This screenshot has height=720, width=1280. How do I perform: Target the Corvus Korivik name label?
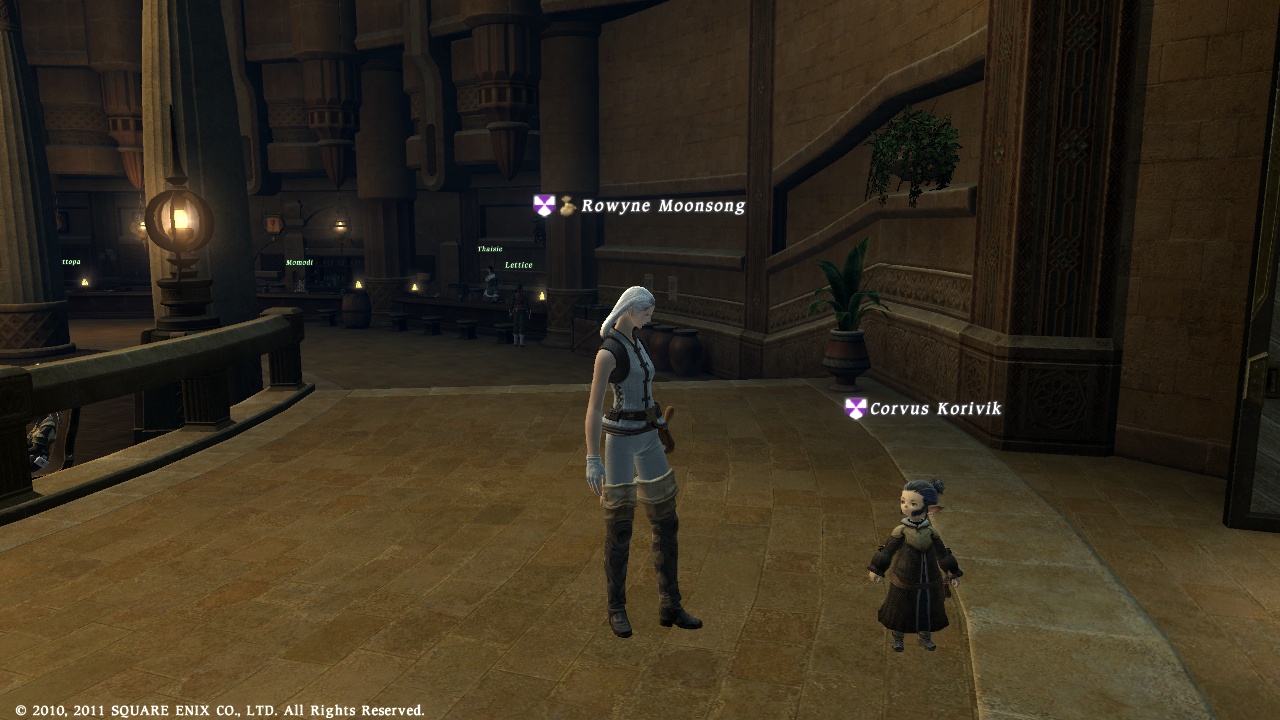(x=934, y=409)
